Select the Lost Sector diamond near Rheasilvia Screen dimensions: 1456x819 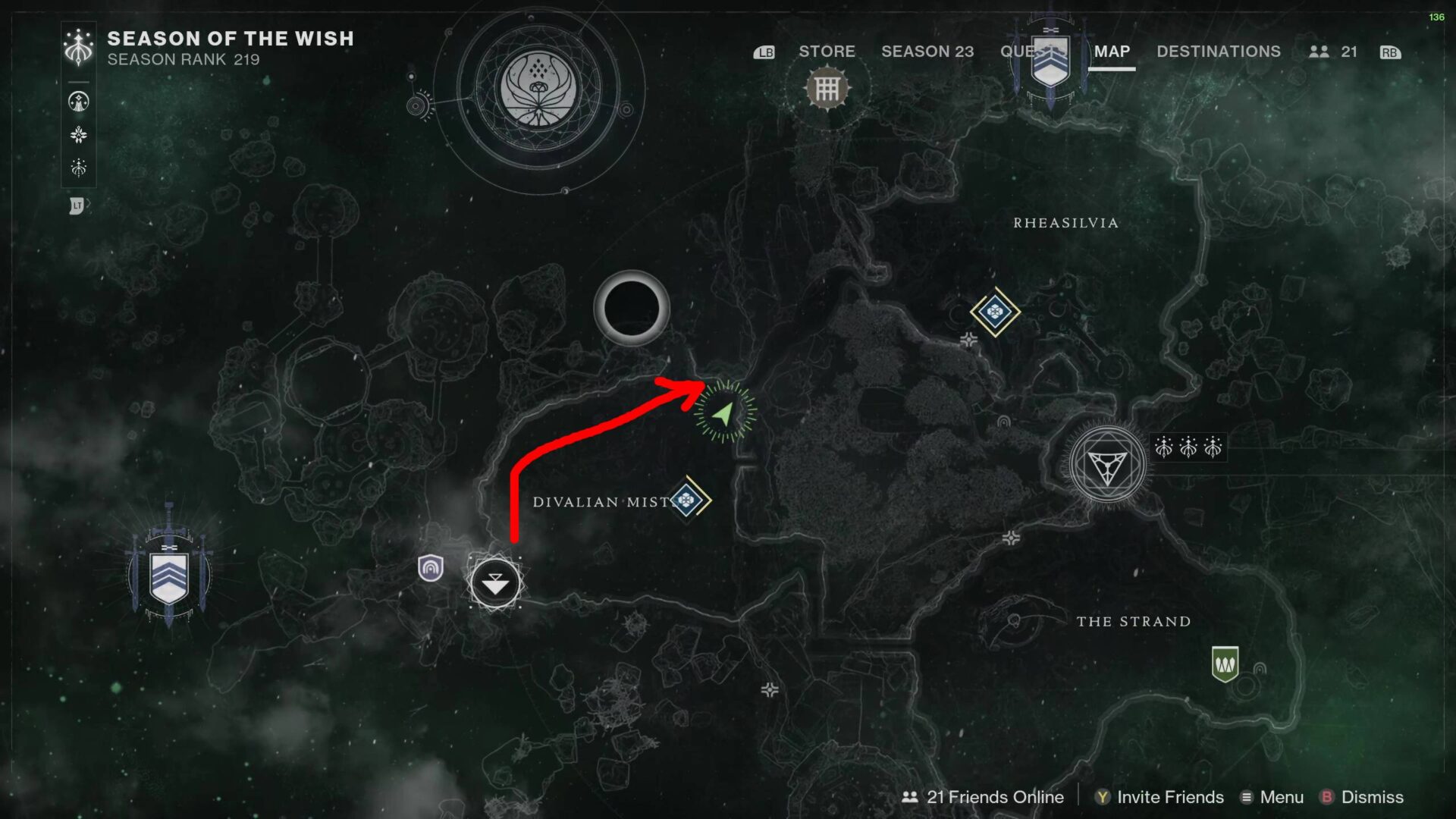(996, 311)
